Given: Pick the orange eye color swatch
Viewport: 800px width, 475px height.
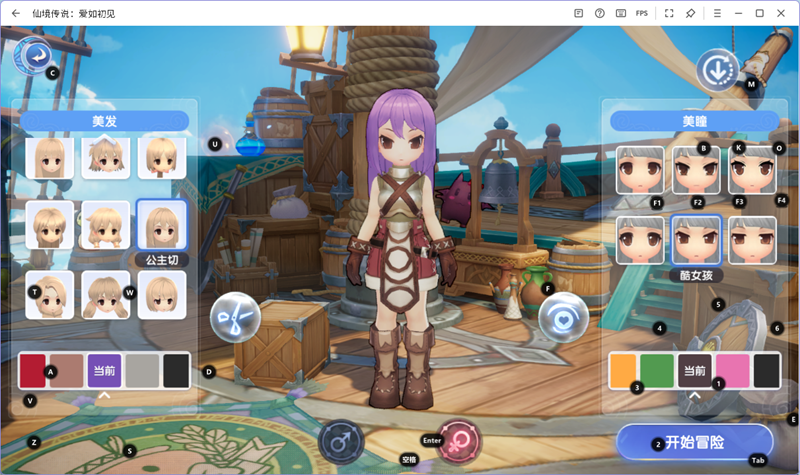Looking at the screenshot, I should (x=622, y=370).
